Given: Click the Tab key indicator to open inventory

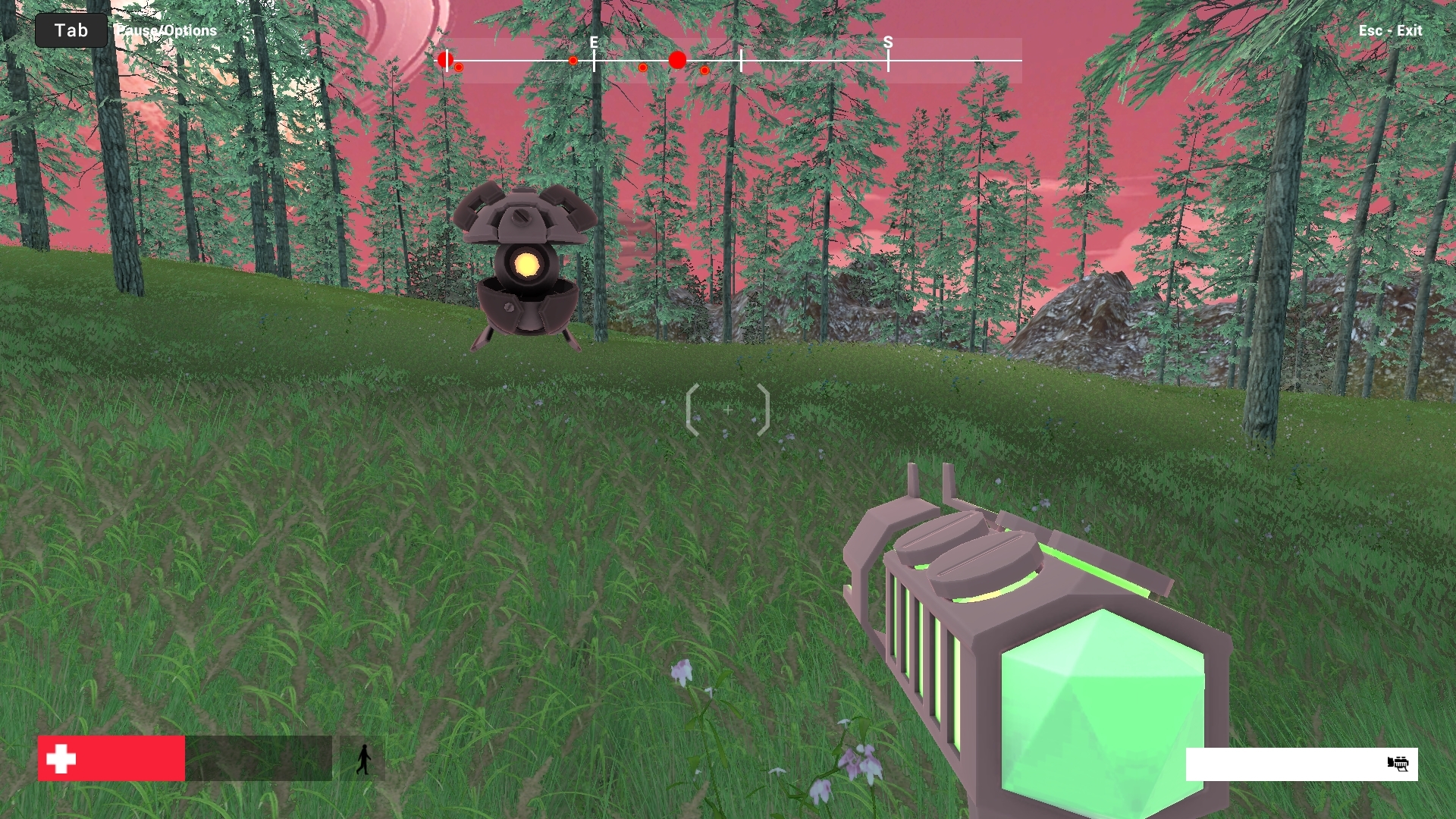Looking at the screenshot, I should (71, 30).
